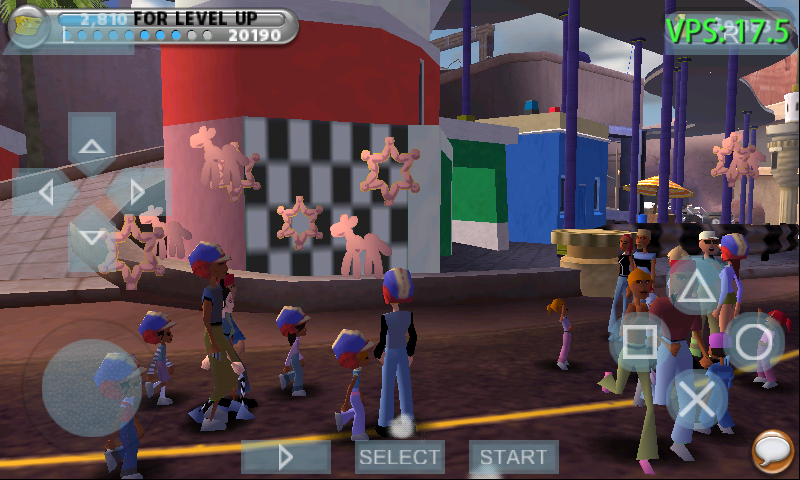Screen dimensions: 800x480
Task: Tap the triangle action button
Action: pos(697,285)
